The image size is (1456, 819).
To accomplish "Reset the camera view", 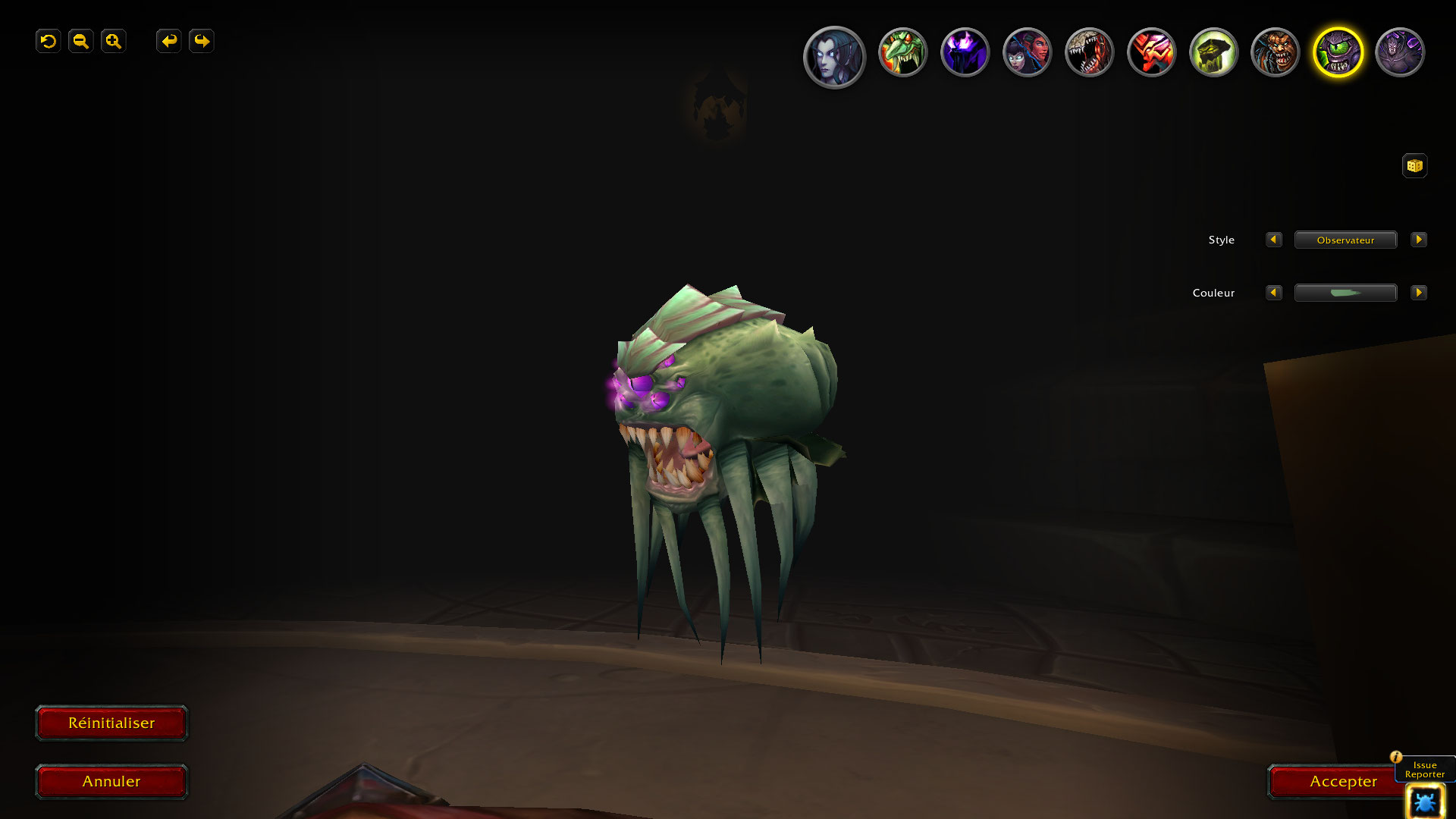I will tap(49, 41).
